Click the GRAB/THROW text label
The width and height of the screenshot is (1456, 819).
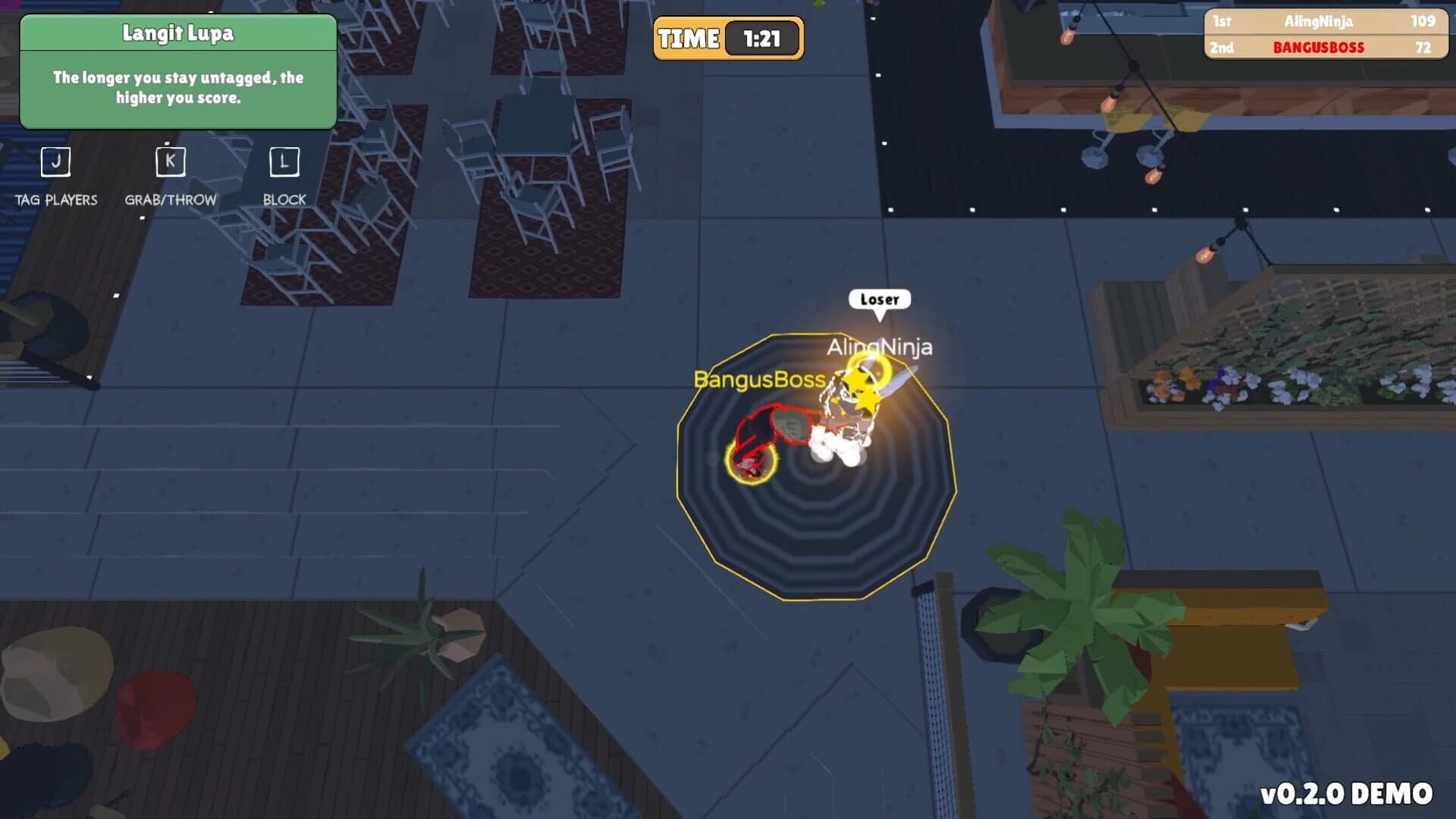click(x=170, y=199)
